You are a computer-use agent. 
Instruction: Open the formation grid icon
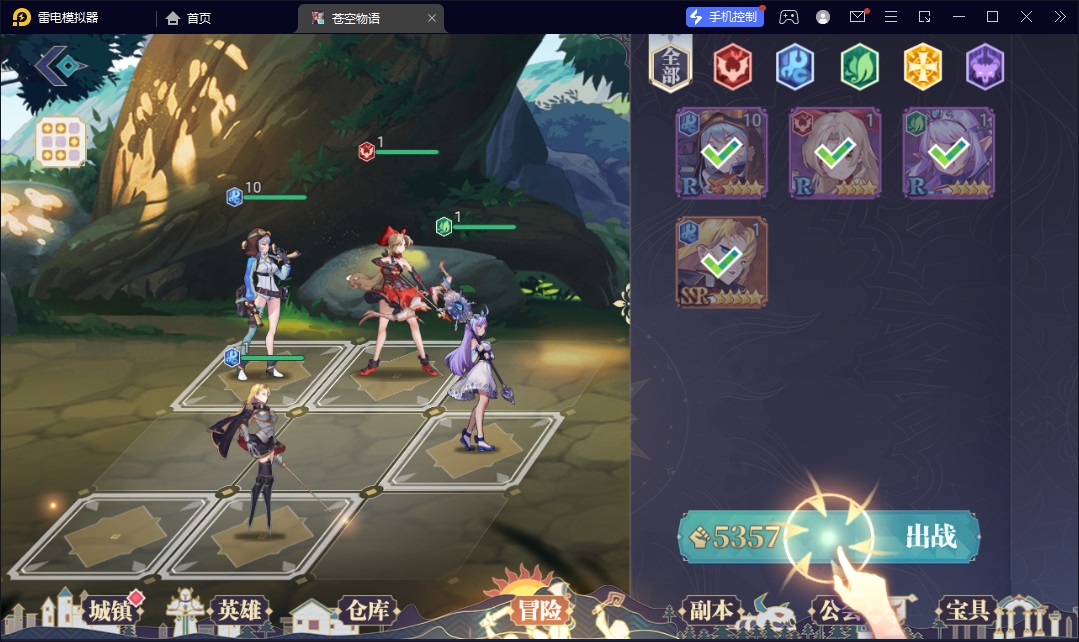(60, 142)
